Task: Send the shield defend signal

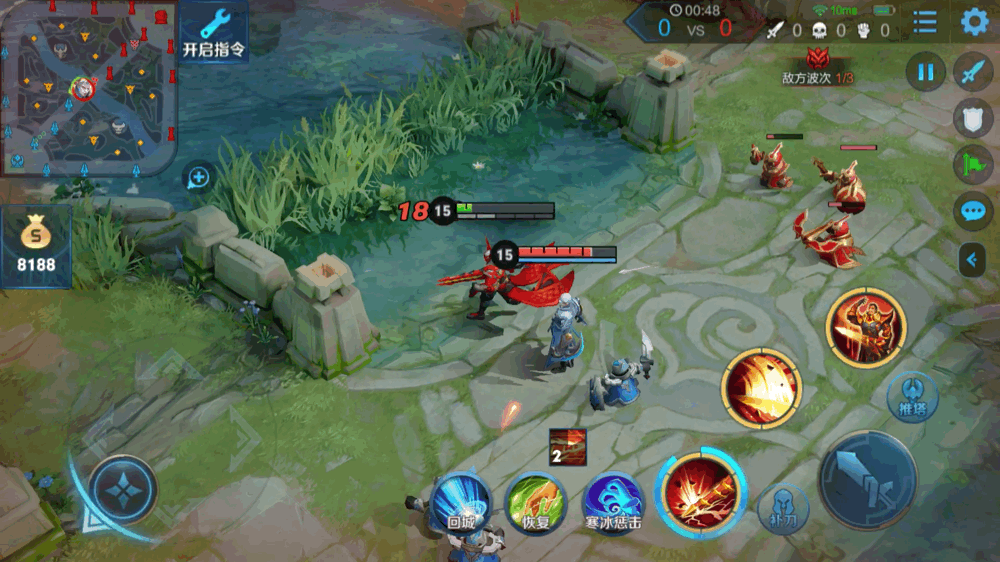Action: pos(972,118)
